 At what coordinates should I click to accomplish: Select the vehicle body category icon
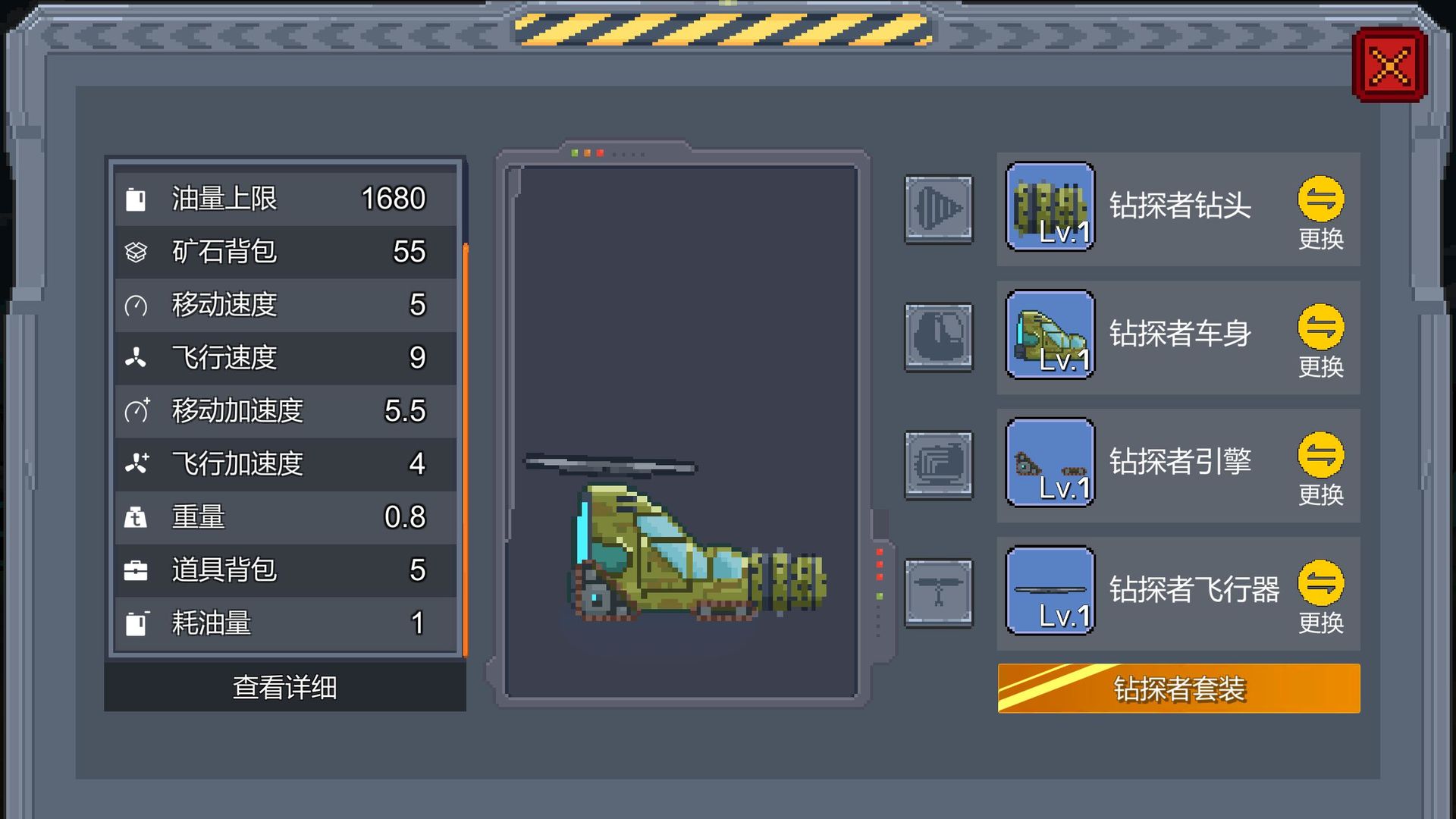(938, 337)
